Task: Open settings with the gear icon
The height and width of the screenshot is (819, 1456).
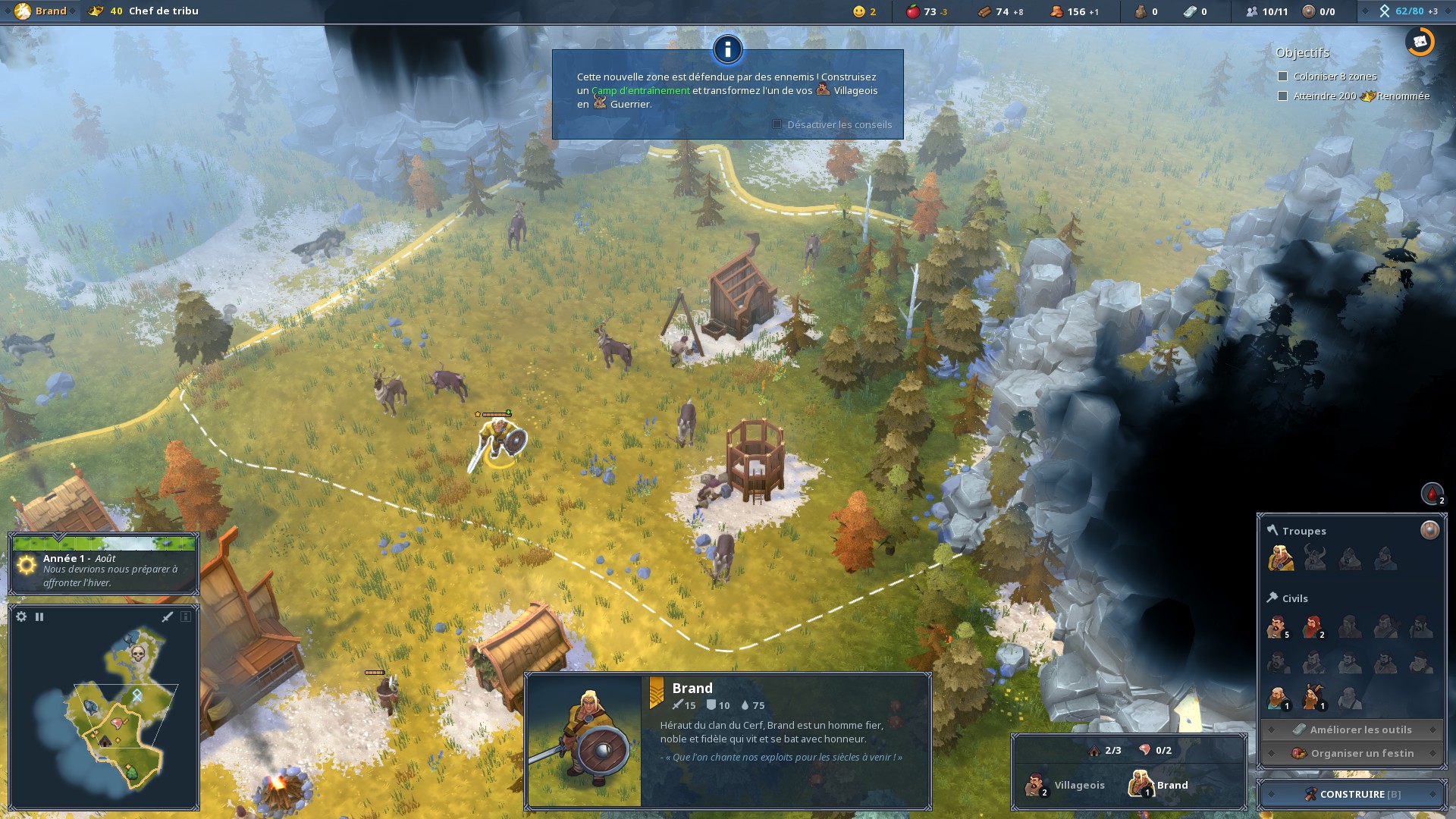Action: point(21,617)
